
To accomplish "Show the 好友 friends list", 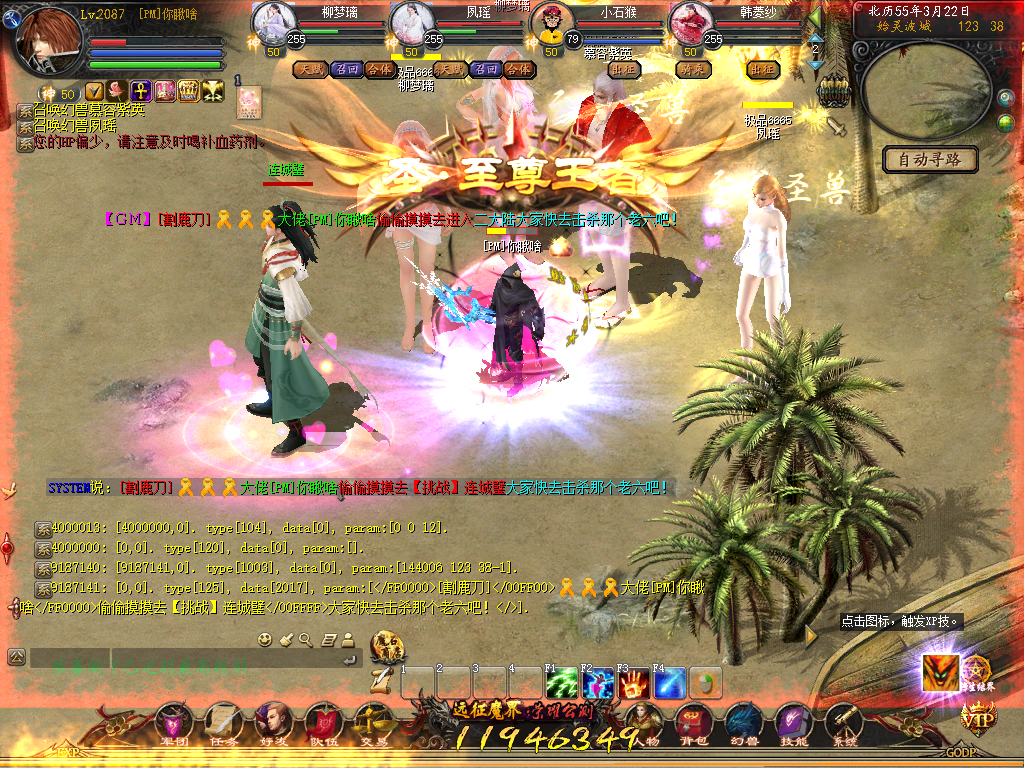I will point(273,722).
